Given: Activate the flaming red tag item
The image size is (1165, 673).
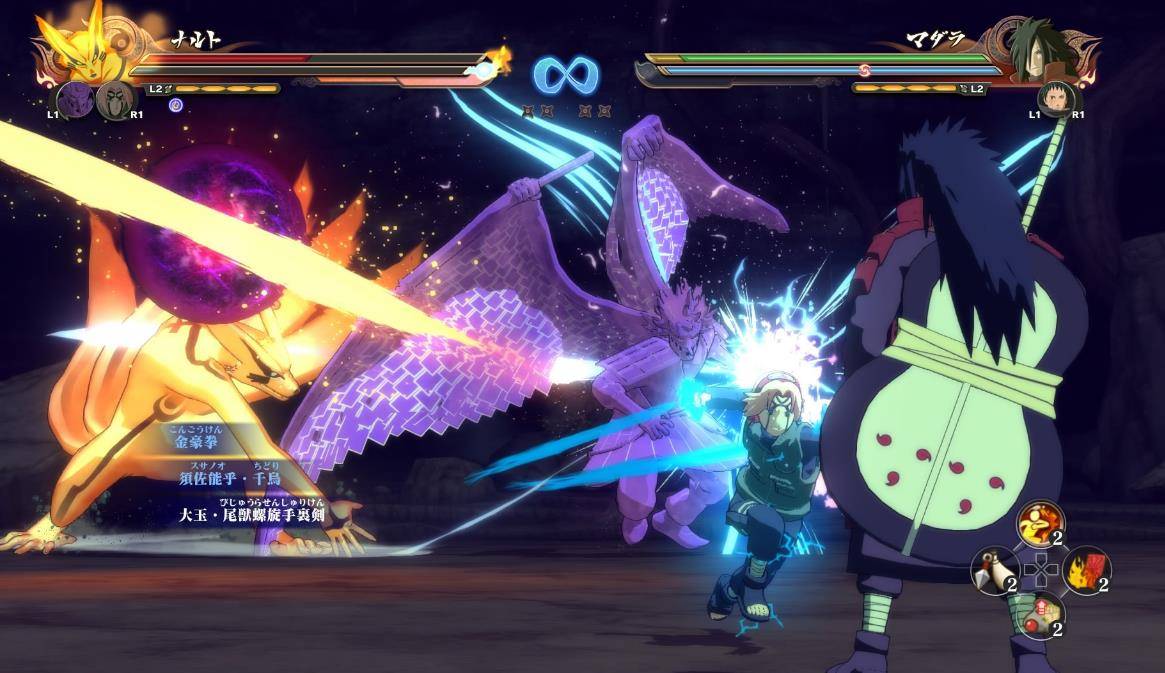Looking at the screenshot, I should click(1087, 569).
